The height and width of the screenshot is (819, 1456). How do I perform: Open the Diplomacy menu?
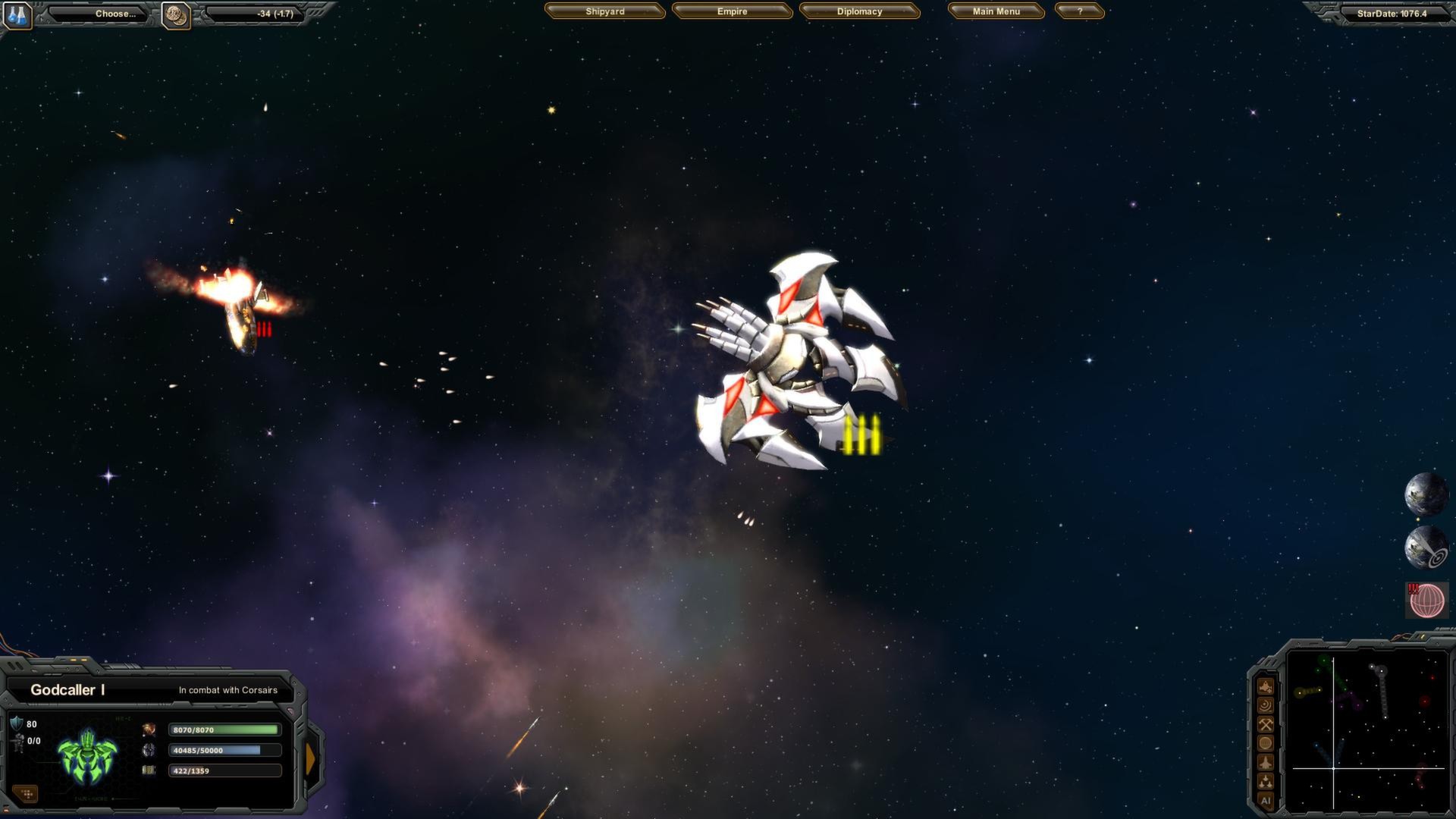tap(859, 11)
